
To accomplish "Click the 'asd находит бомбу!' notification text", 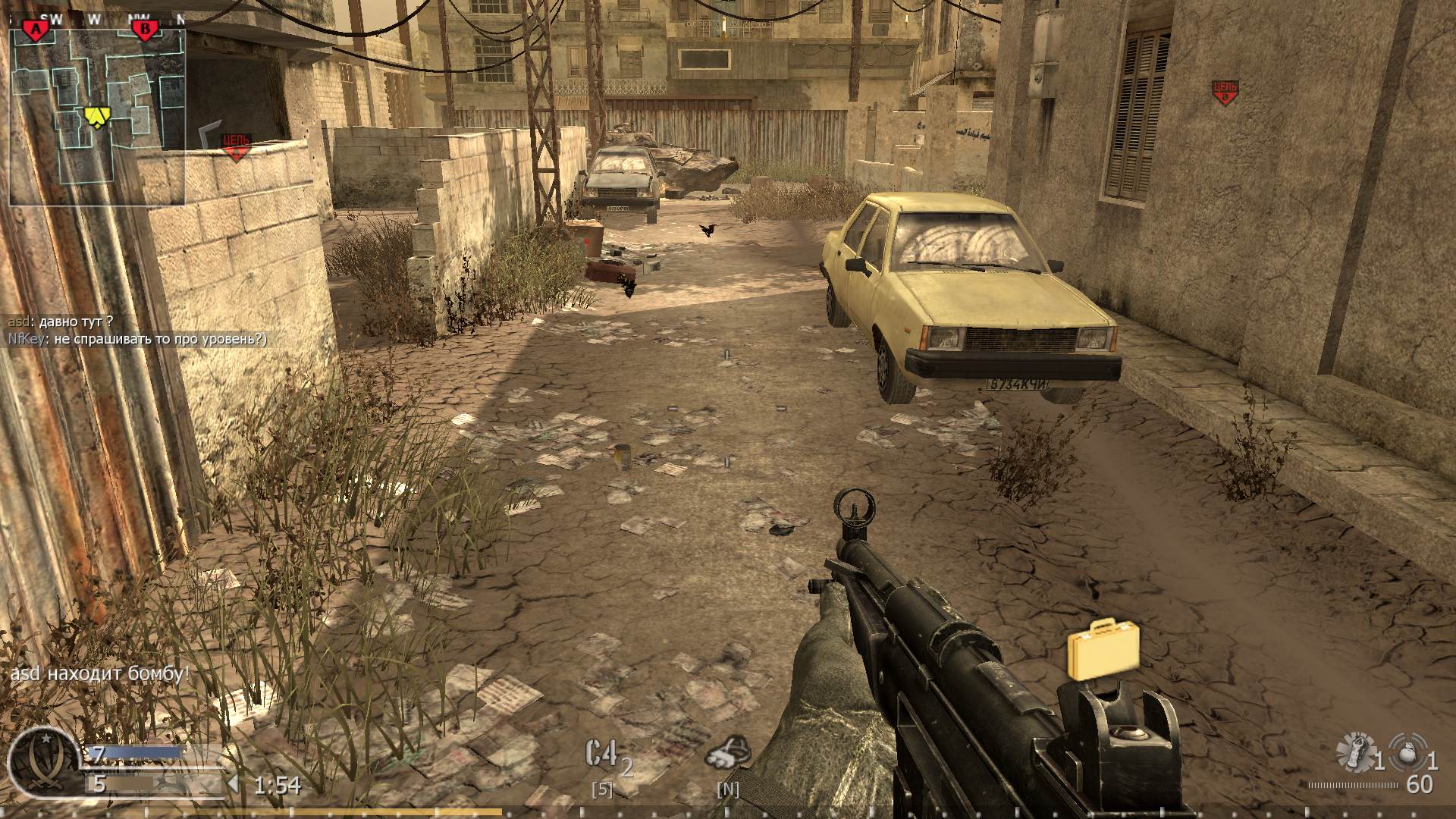I will pyautogui.click(x=99, y=672).
